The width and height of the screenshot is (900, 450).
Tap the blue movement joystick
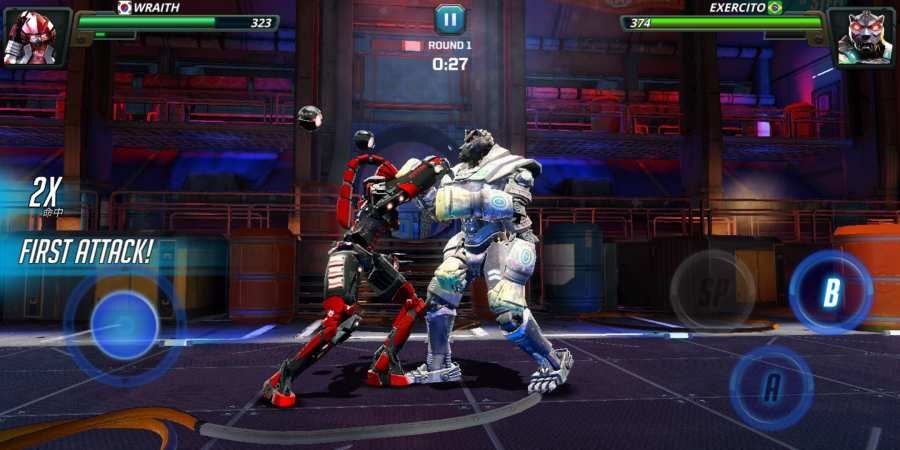[124, 325]
